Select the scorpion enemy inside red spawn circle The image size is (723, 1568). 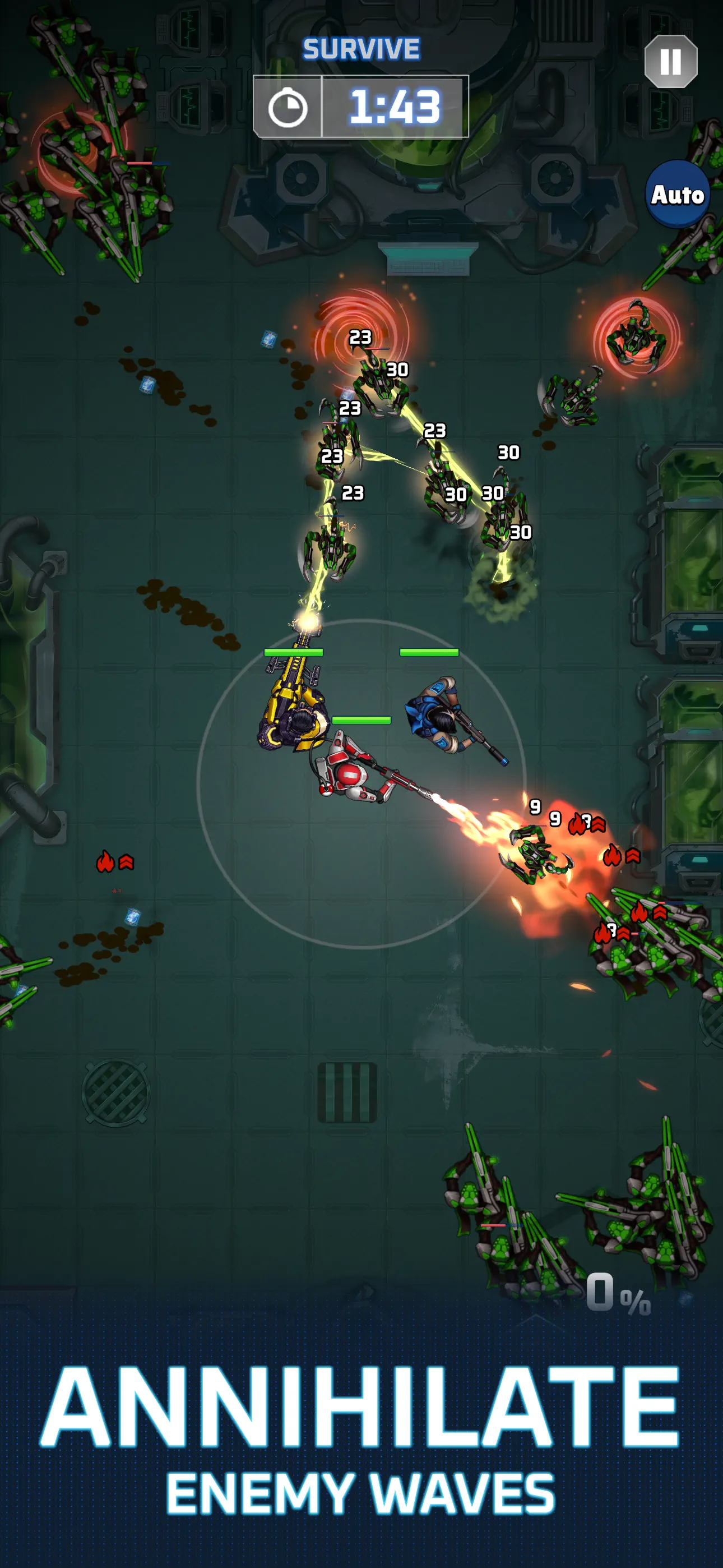click(x=636, y=339)
